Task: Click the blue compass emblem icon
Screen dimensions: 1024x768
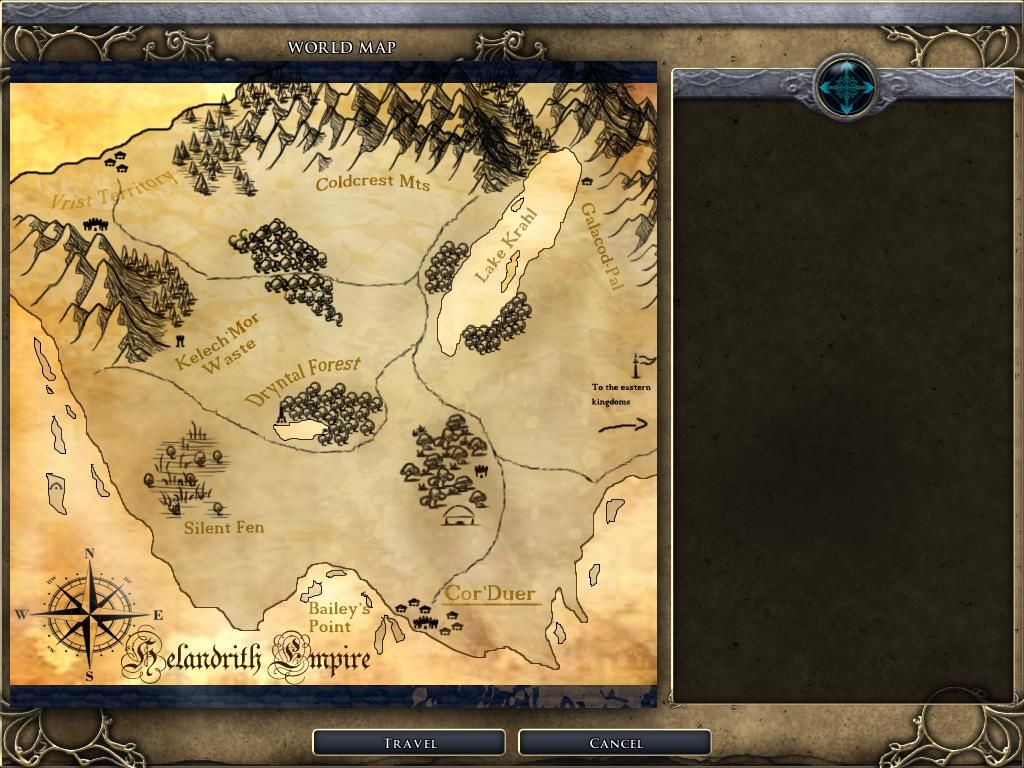Action: click(845, 87)
